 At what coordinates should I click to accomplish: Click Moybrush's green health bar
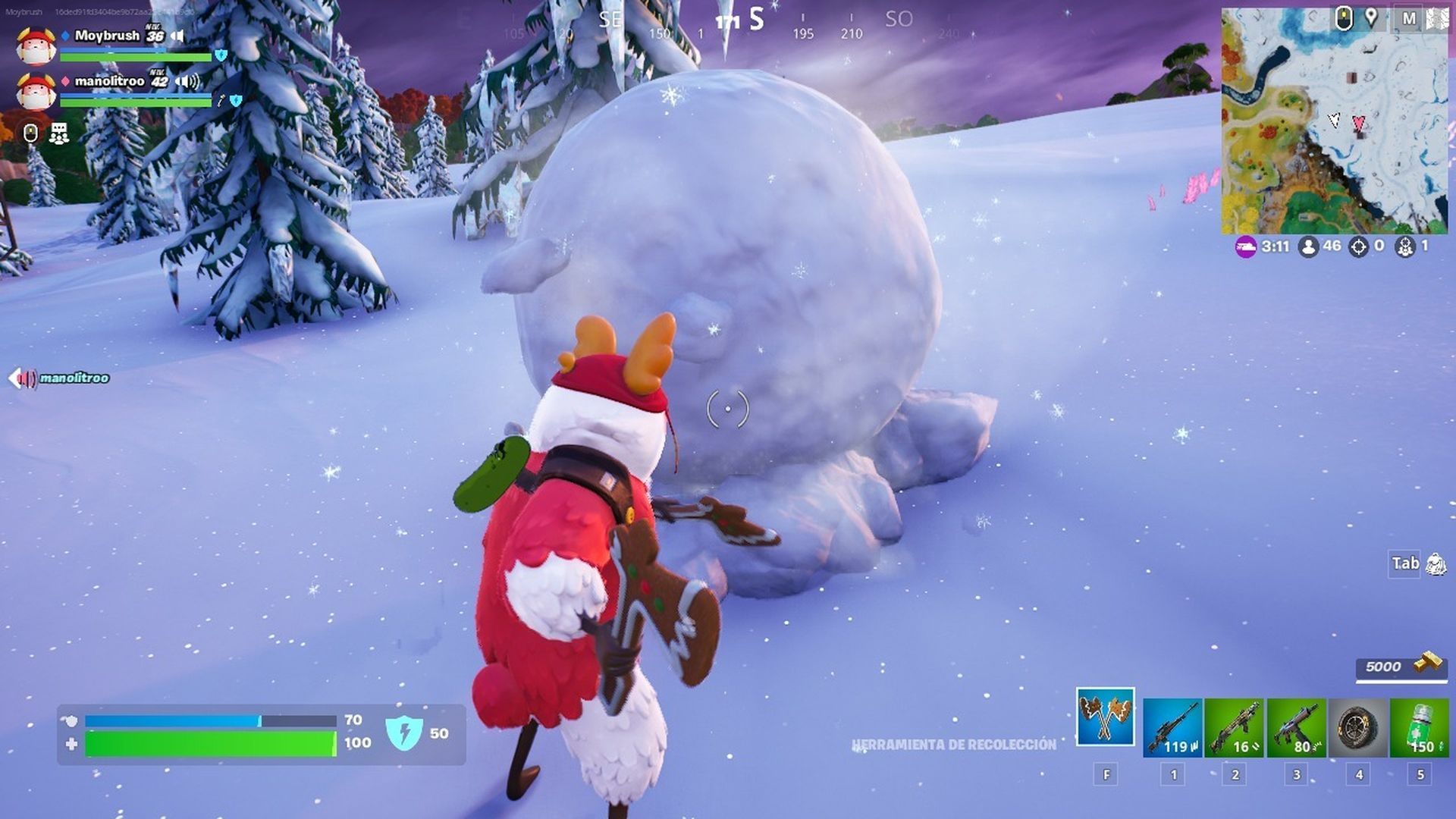tap(136, 57)
